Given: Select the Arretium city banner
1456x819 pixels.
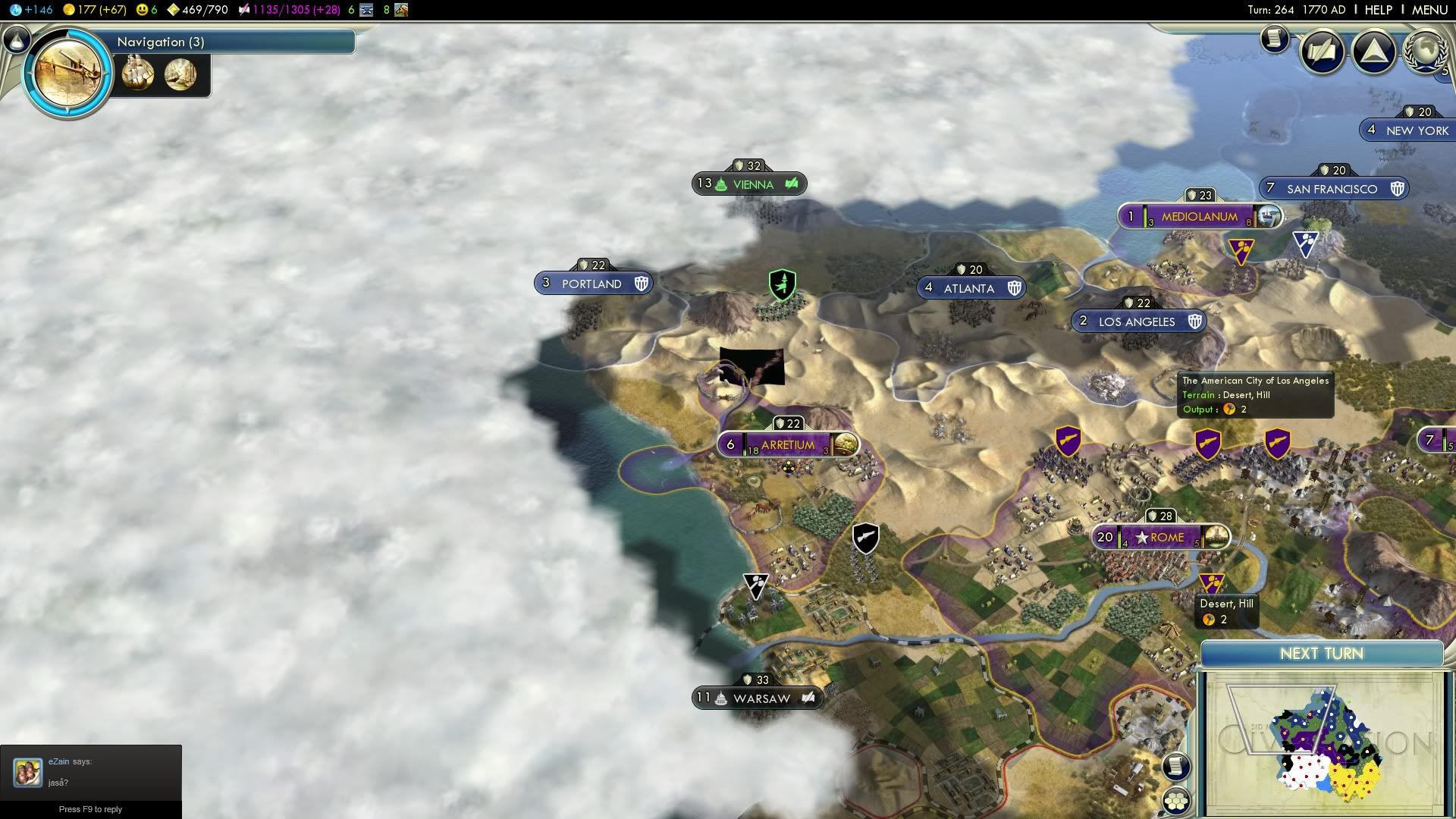Looking at the screenshot, I should [787, 445].
